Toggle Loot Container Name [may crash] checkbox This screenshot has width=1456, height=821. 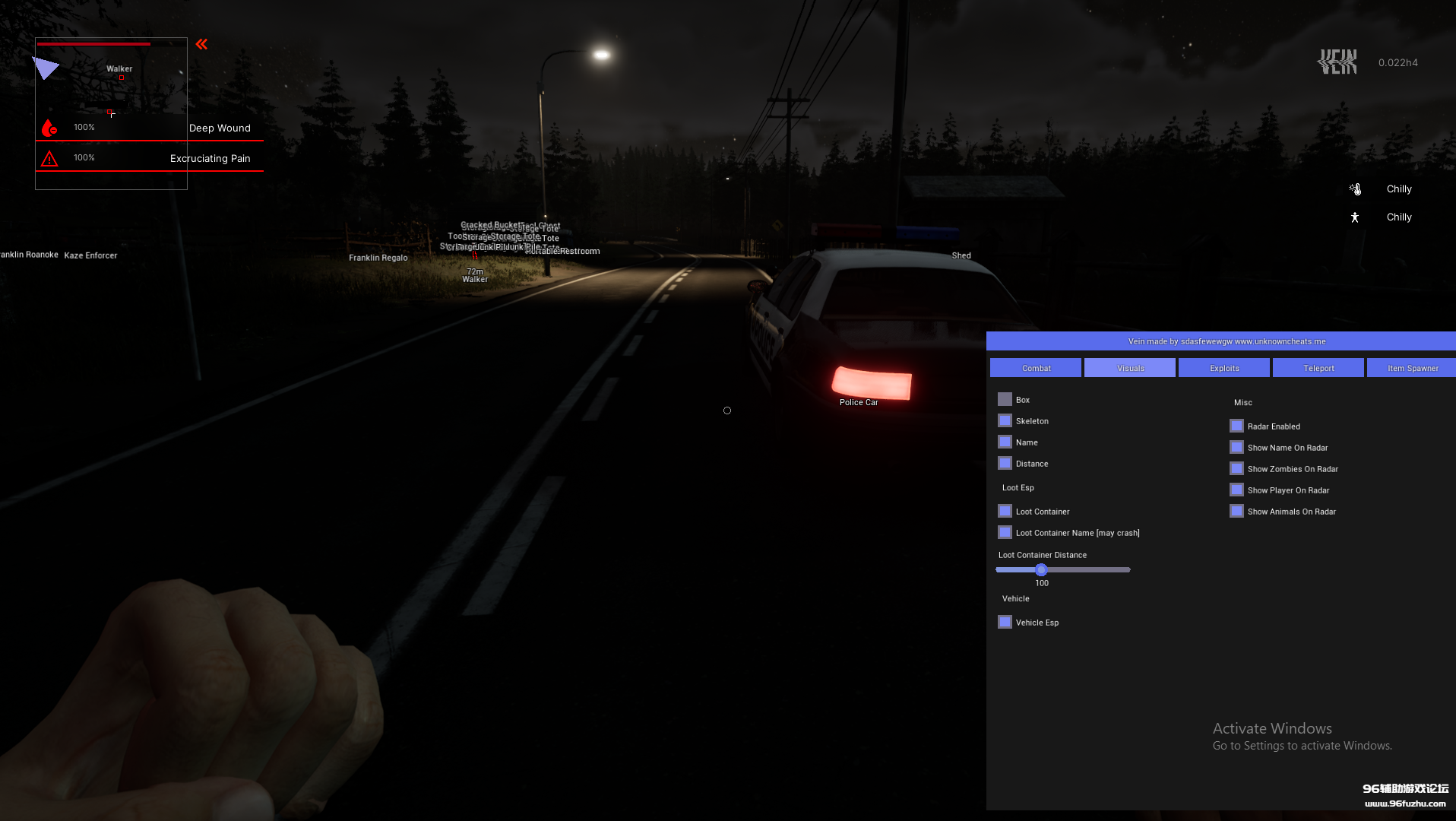pos(1005,532)
